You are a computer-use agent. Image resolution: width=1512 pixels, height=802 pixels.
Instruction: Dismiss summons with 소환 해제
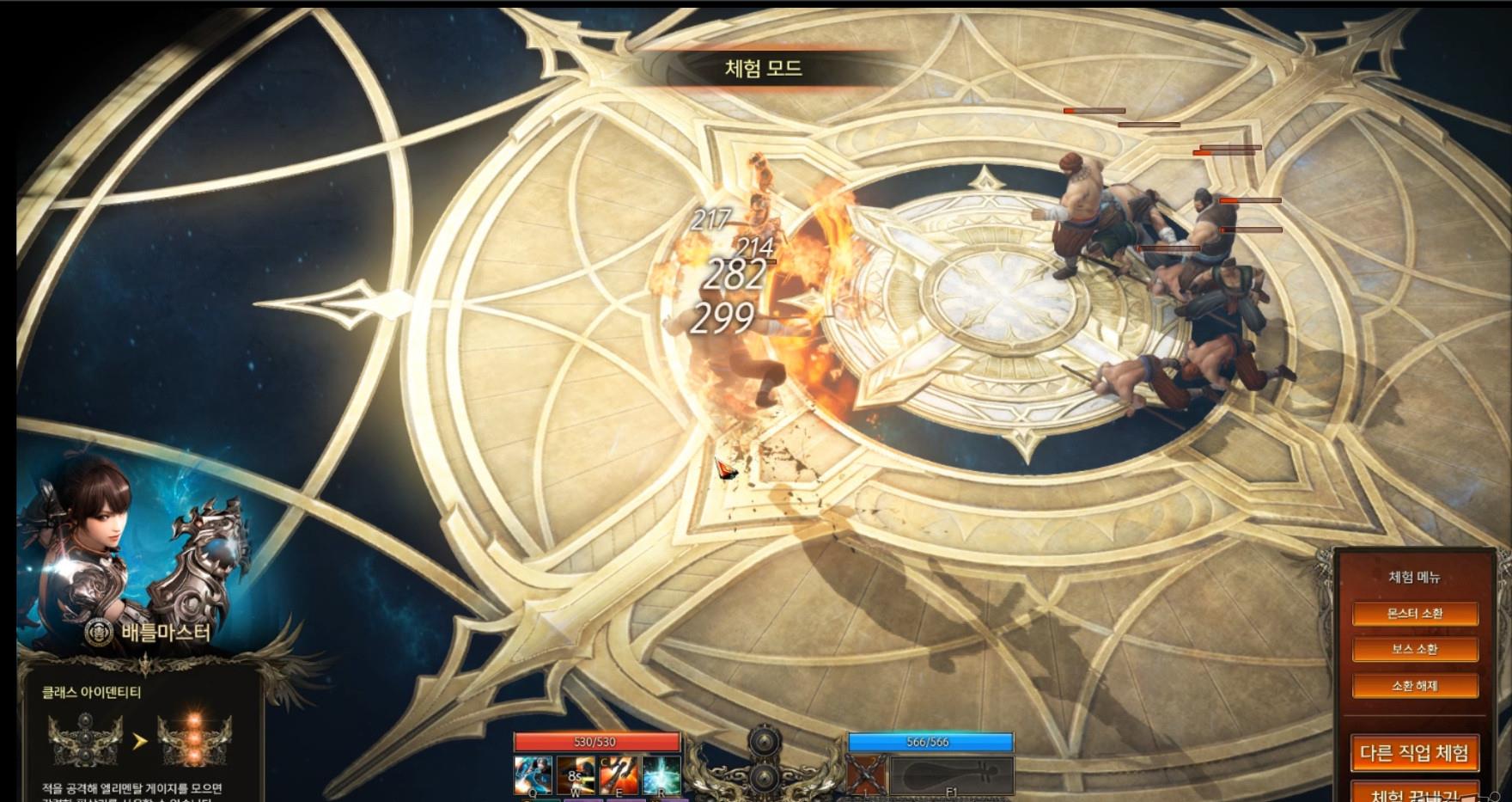(1414, 686)
